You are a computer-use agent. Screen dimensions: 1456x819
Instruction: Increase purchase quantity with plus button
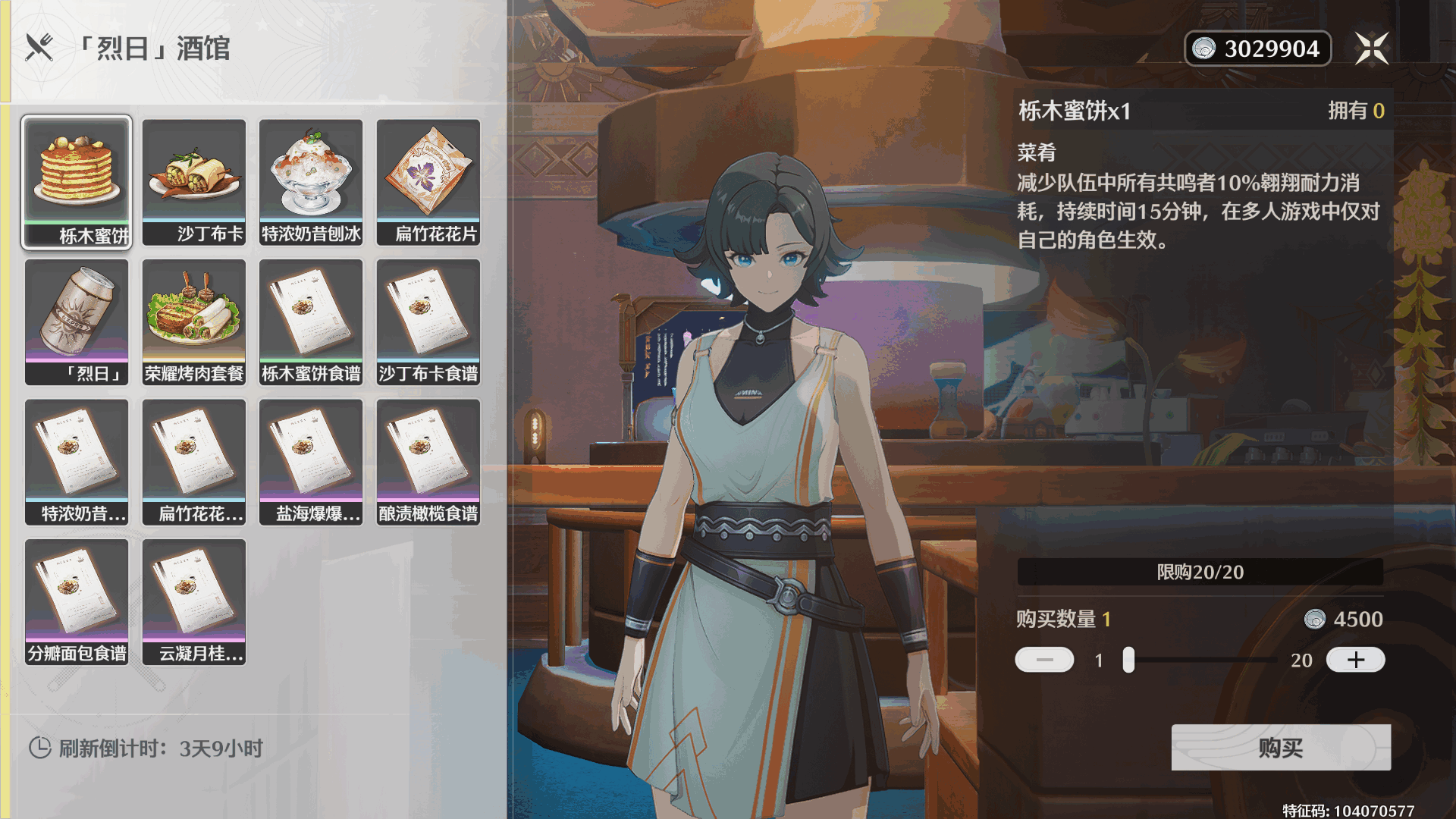click(1355, 660)
